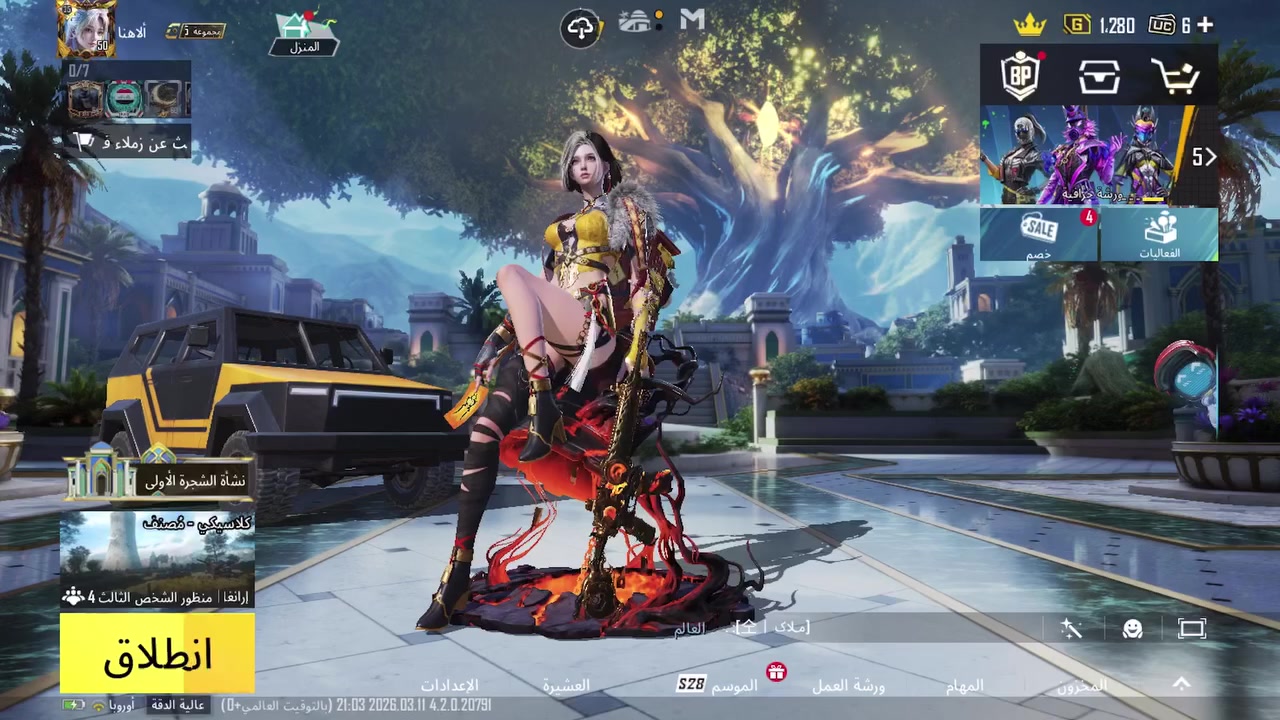Add UC with the plus button
1280x720 pixels.
tap(1205, 25)
